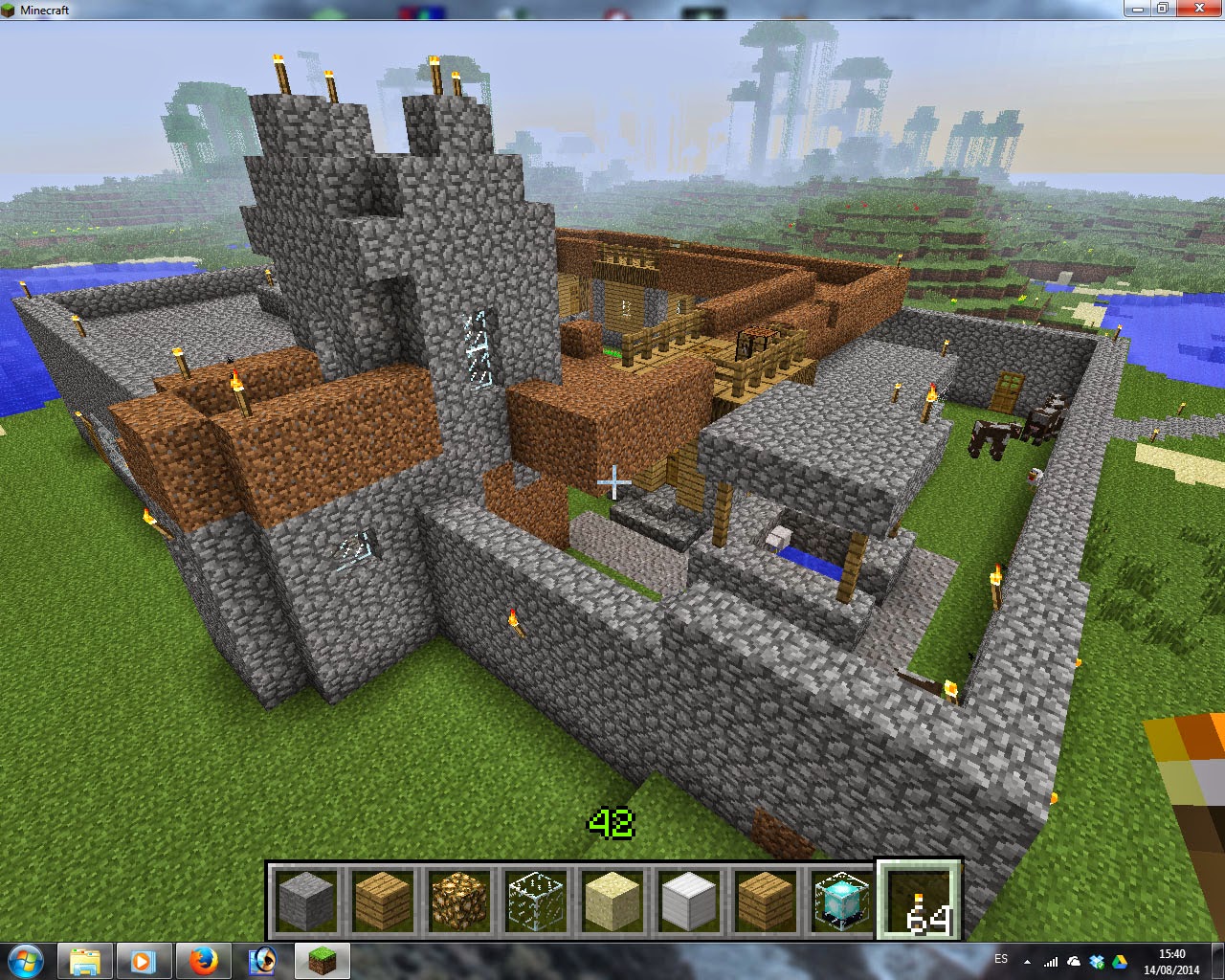Viewport: 1225px width, 980px height.
Task: Select the glass block in hotbar slot 4
Action: click(x=536, y=900)
